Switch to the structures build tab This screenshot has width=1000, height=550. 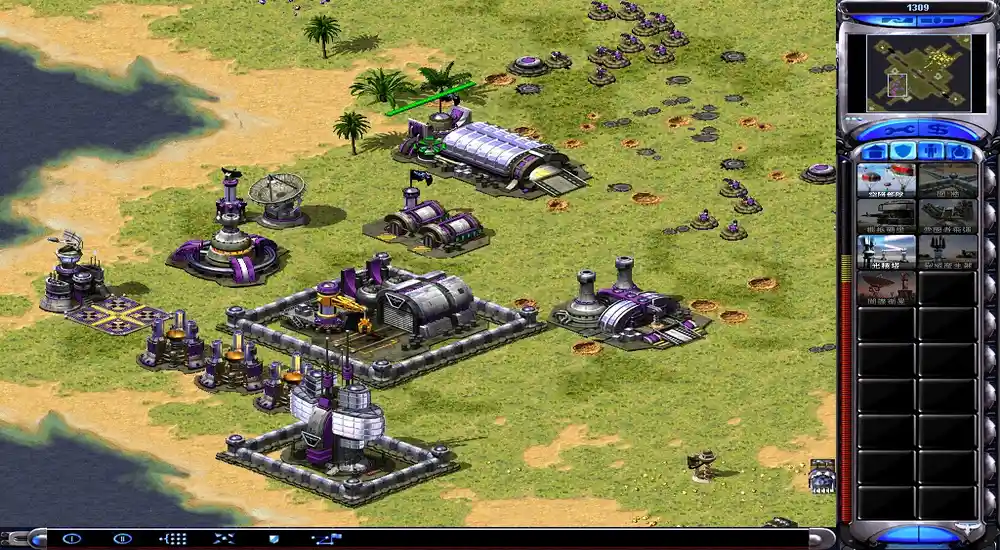875,152
